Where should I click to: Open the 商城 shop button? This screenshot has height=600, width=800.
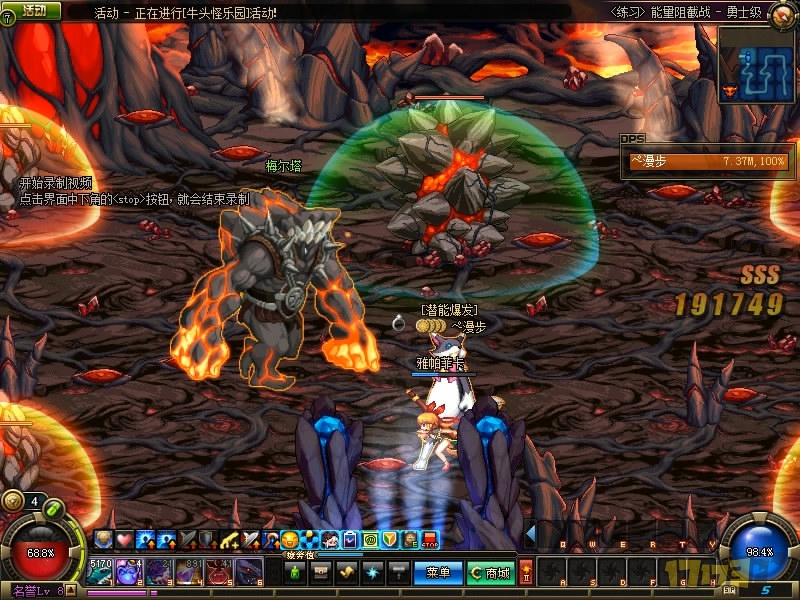[x=490, y=573]
